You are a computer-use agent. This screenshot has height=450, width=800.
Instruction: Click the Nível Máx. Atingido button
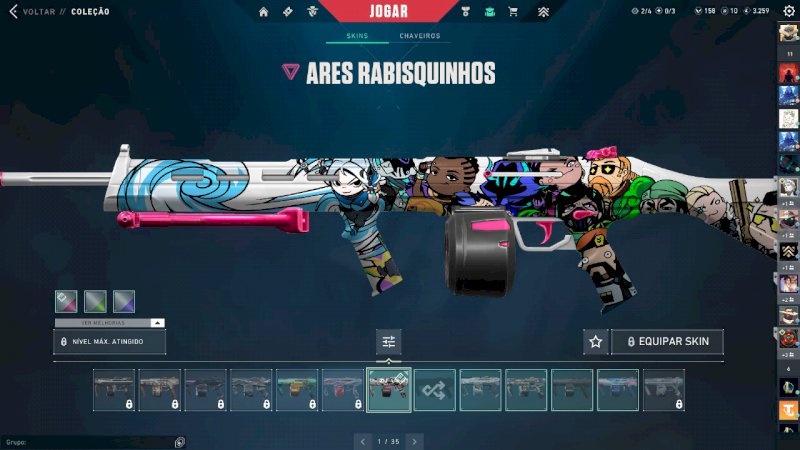tap(110, 342)
